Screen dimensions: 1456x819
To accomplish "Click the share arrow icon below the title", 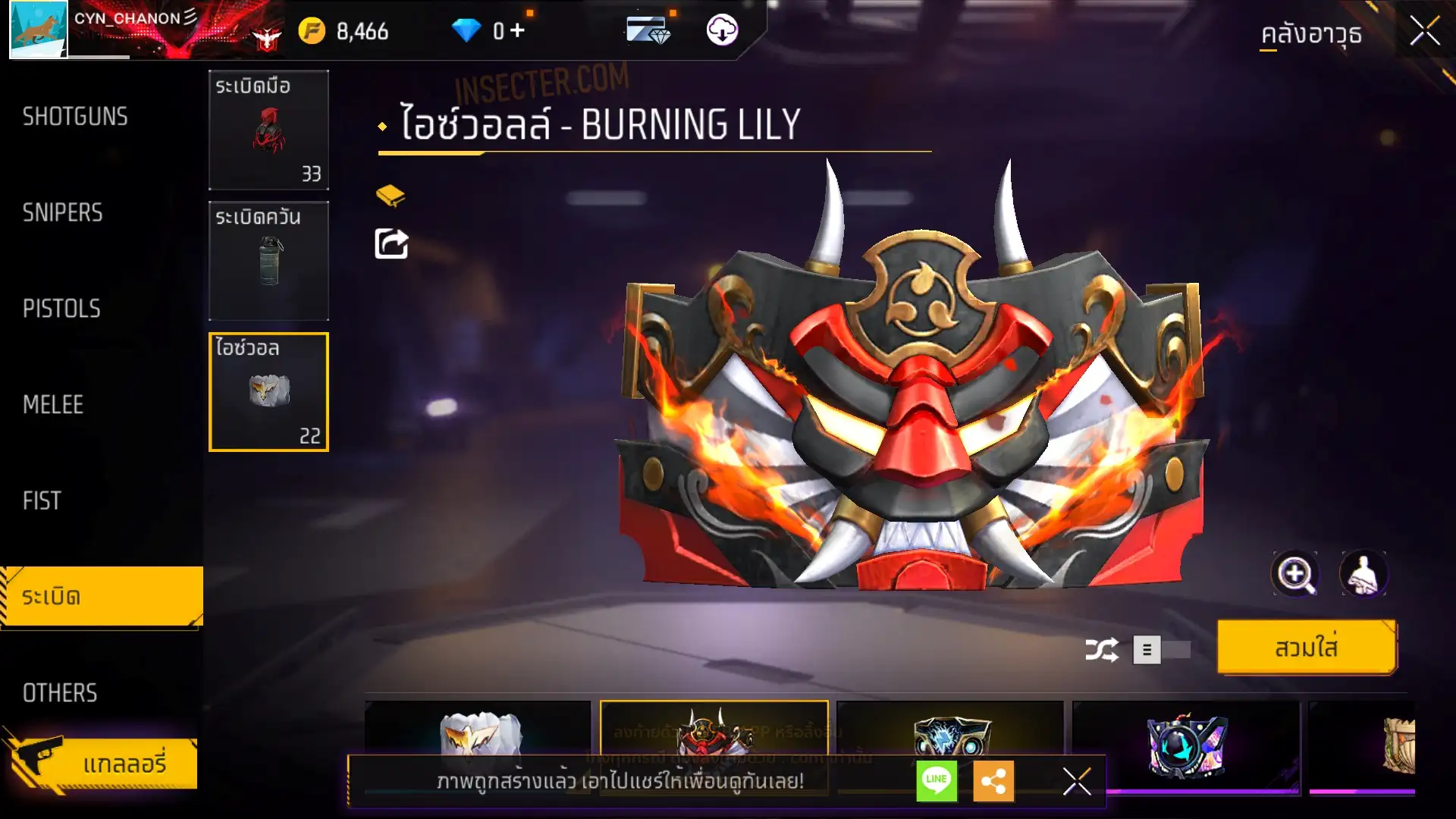I will coord(391,244).
